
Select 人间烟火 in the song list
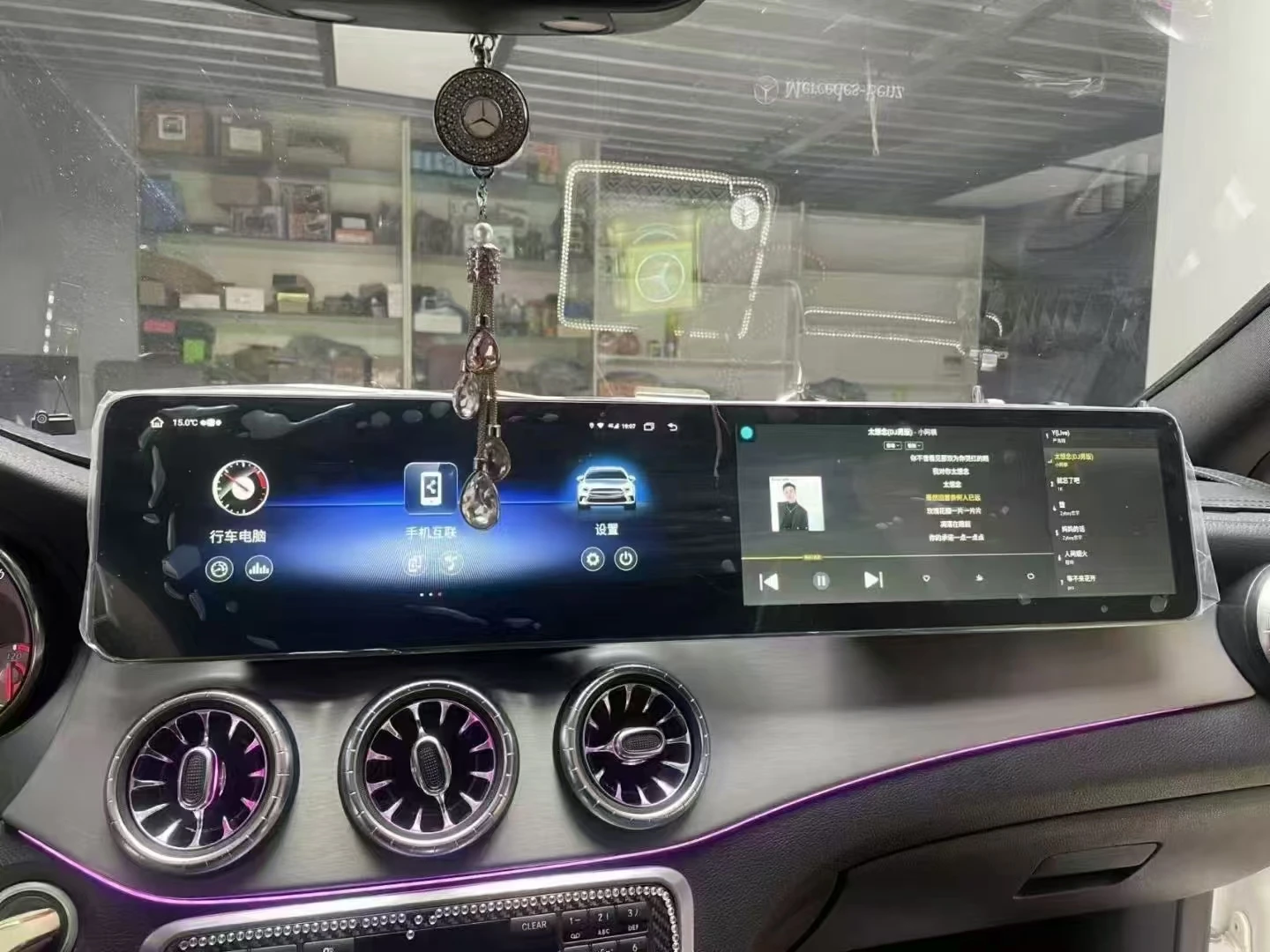coord(1078,555)
